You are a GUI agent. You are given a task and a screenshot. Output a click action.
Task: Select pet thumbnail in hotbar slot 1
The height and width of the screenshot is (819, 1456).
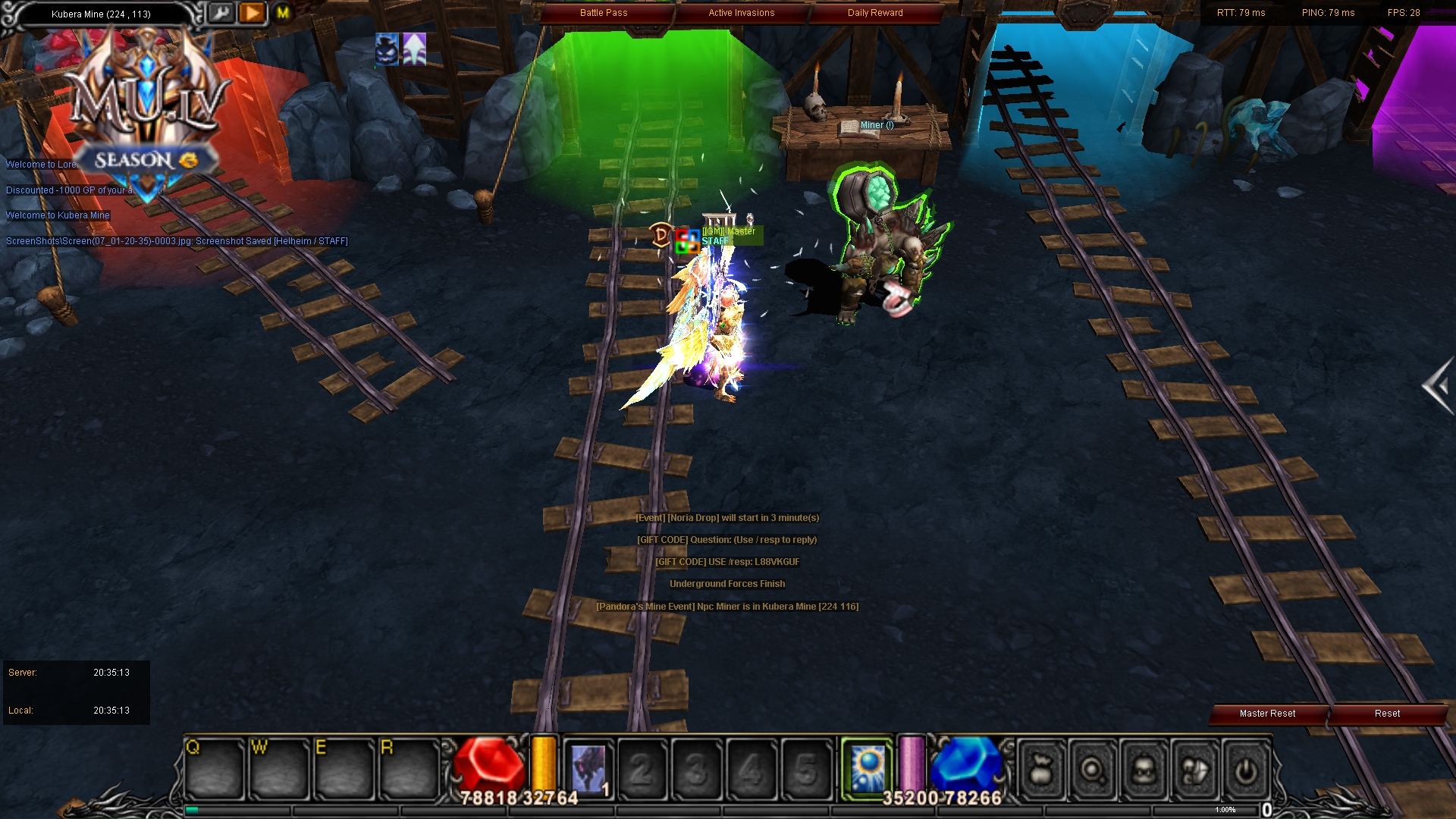tap(589, 767)
